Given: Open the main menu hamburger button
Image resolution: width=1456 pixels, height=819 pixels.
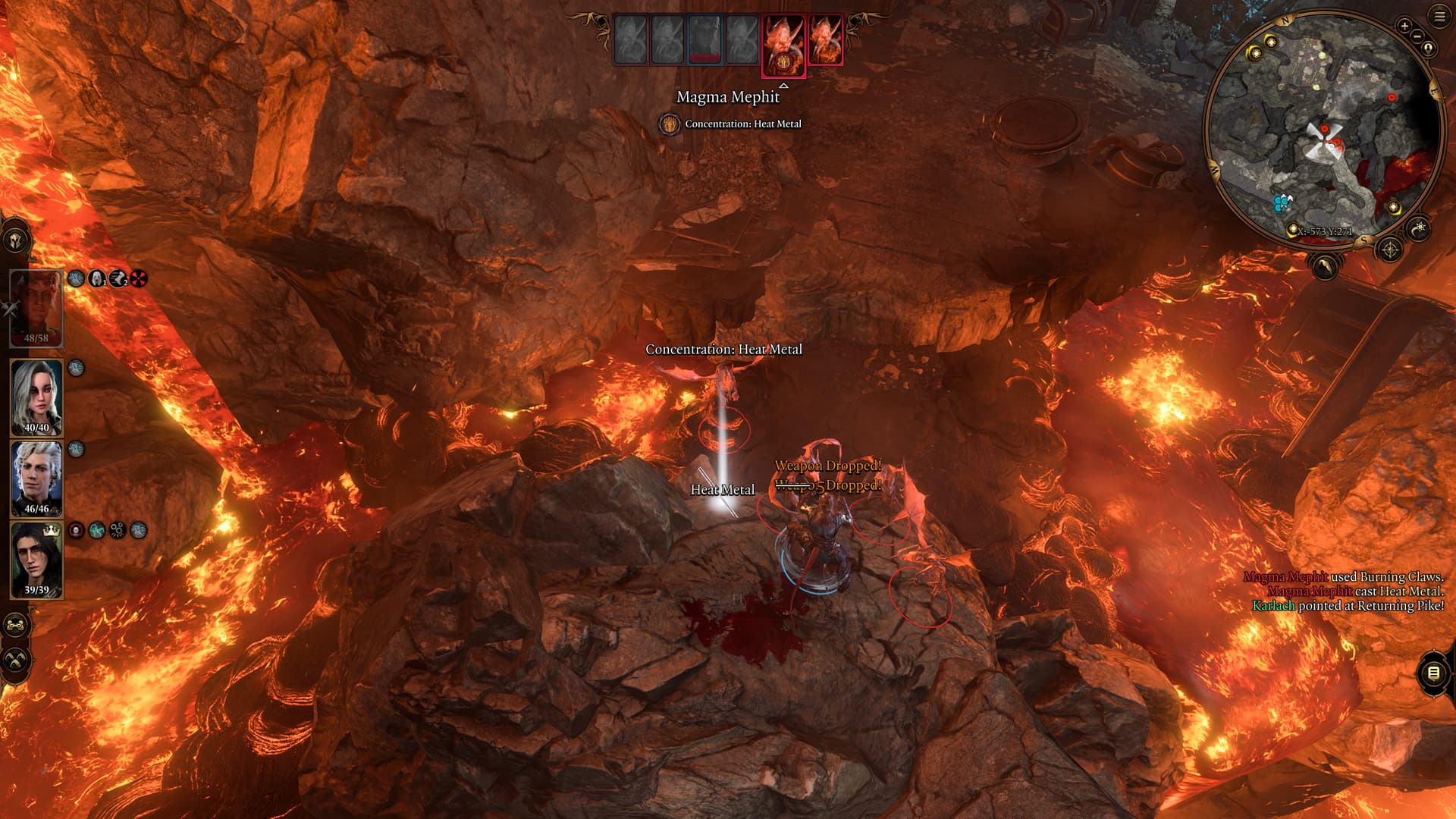Looking at the screenshot, I should tap(1439, 16).
